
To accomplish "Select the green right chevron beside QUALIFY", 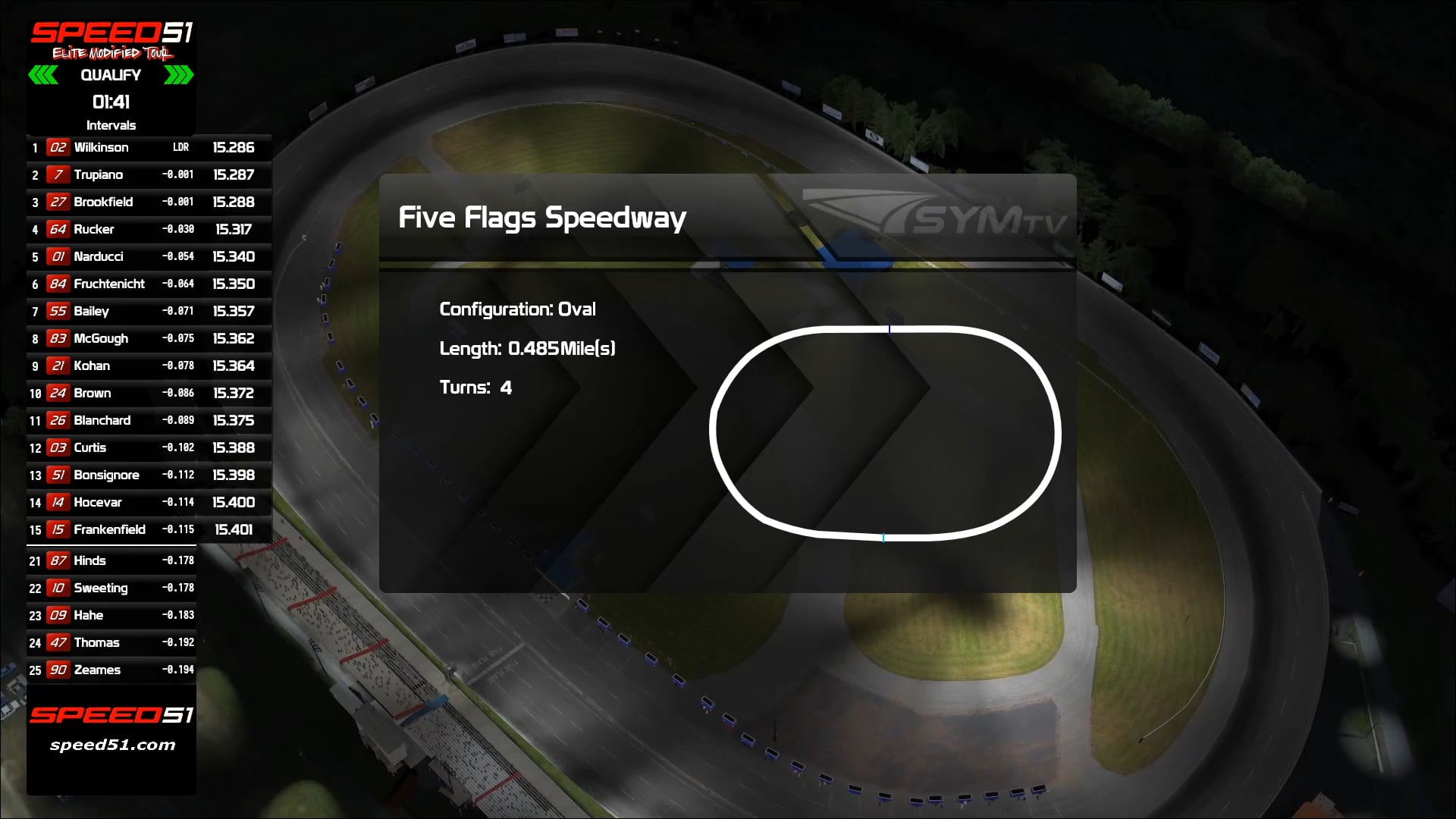I will [177, 75].
